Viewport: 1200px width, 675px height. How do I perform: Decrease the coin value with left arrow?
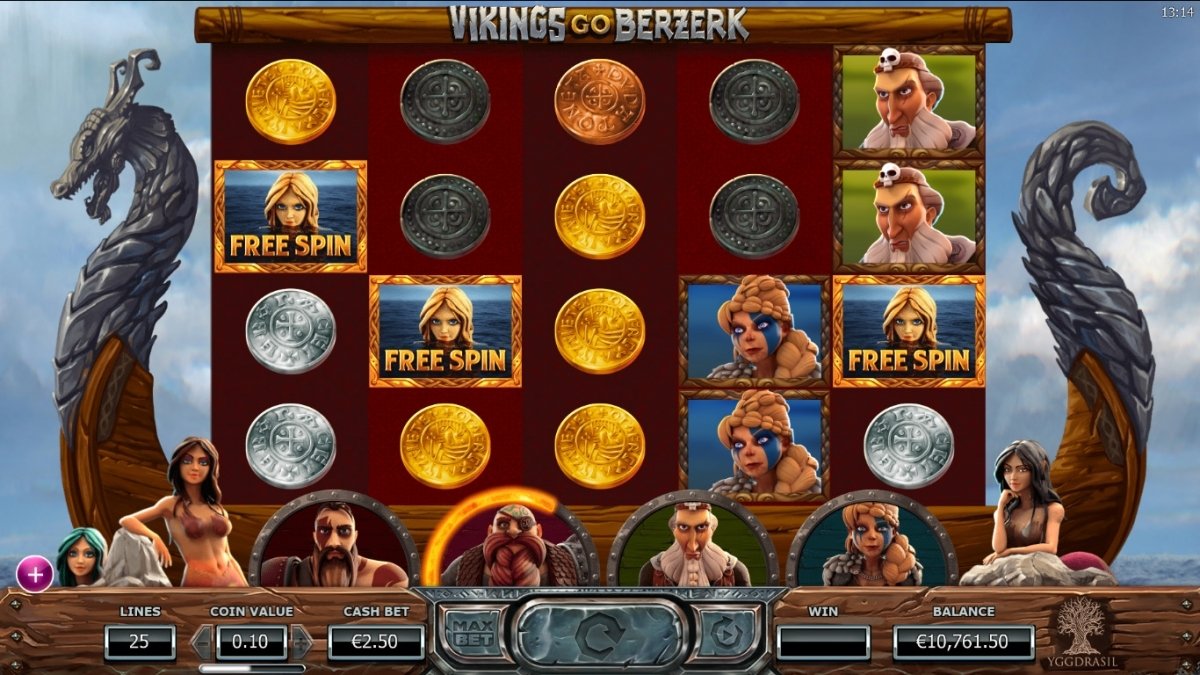(x=201, y=641)
